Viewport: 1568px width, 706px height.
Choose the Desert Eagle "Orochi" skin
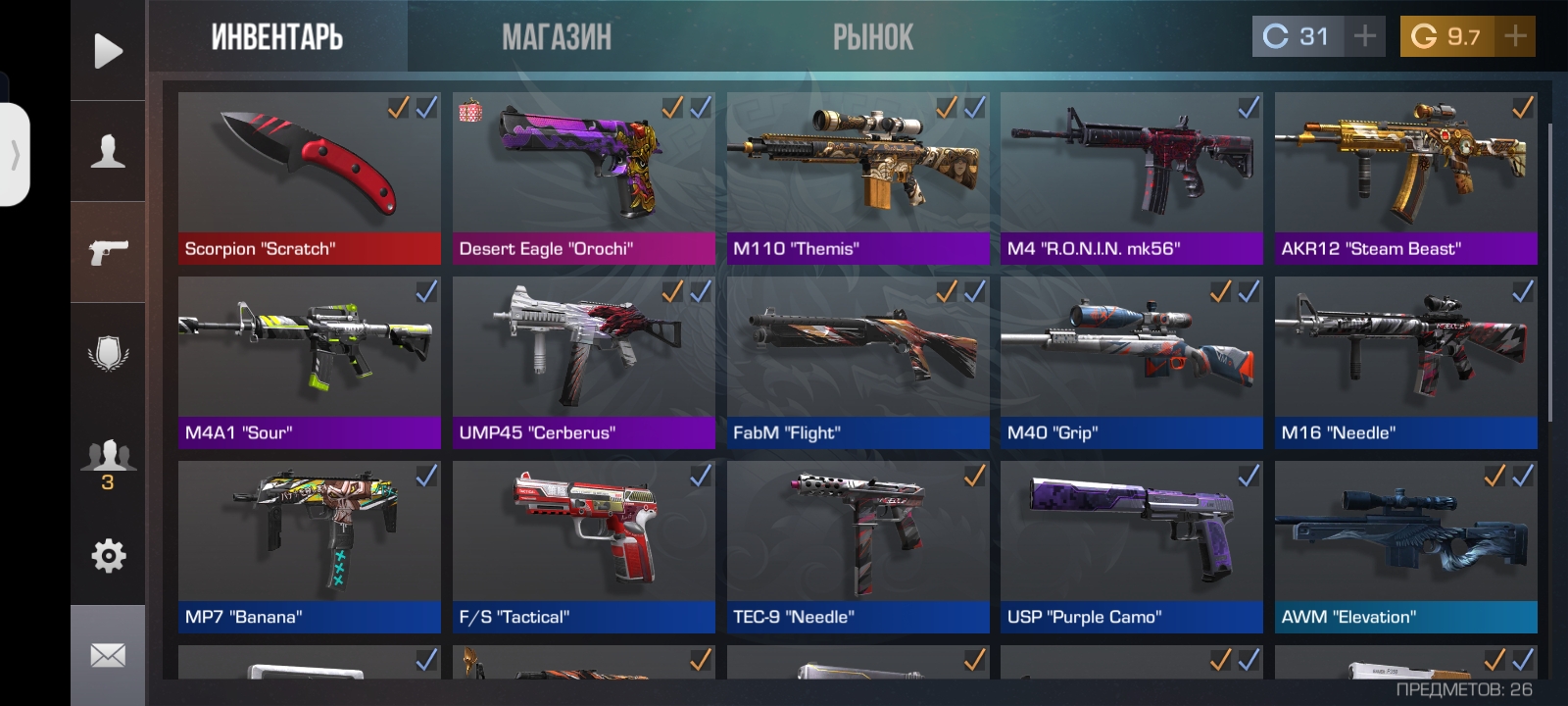[583, 176]
